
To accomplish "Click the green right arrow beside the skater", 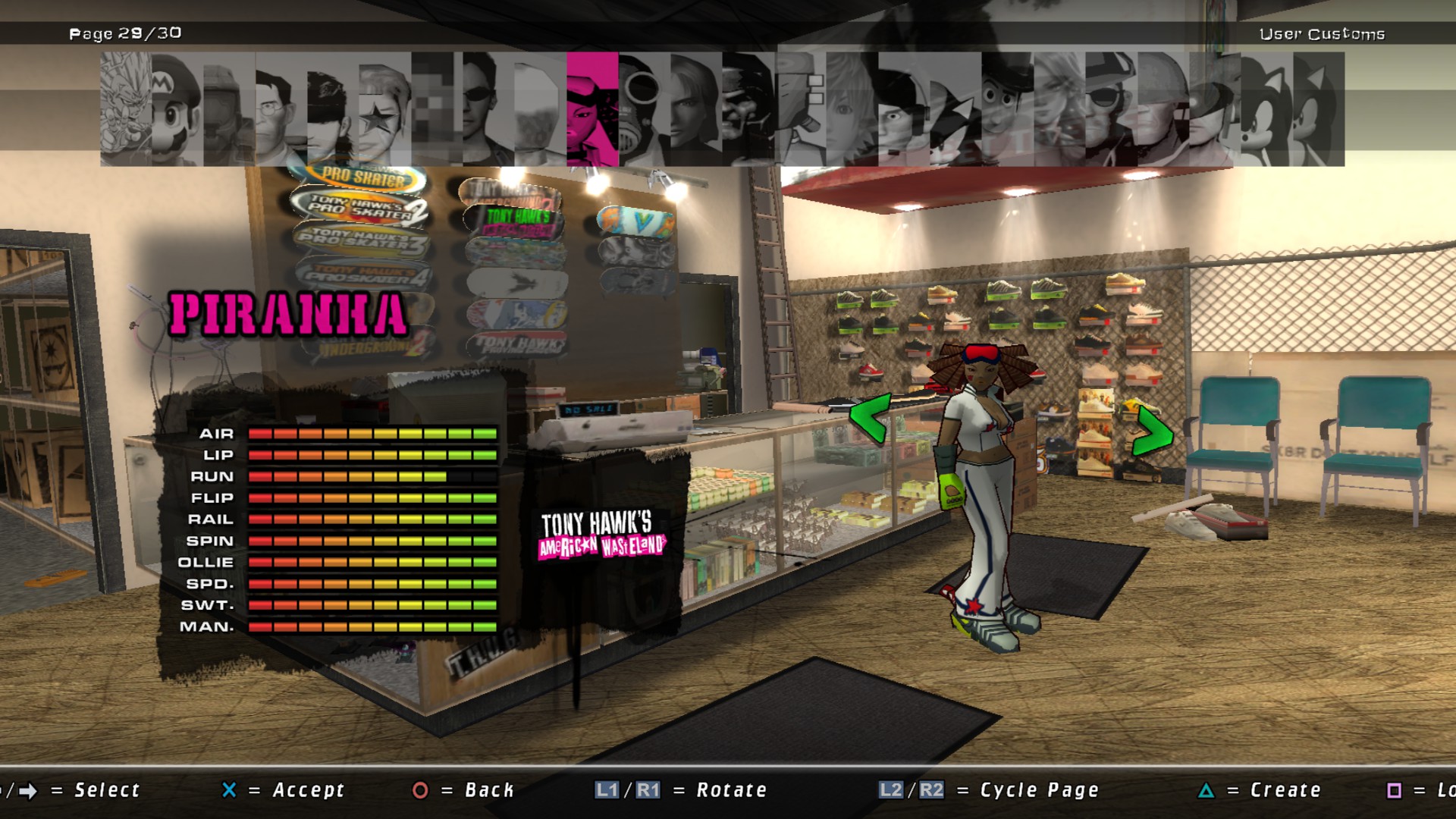I will (x=1152, y=432).
